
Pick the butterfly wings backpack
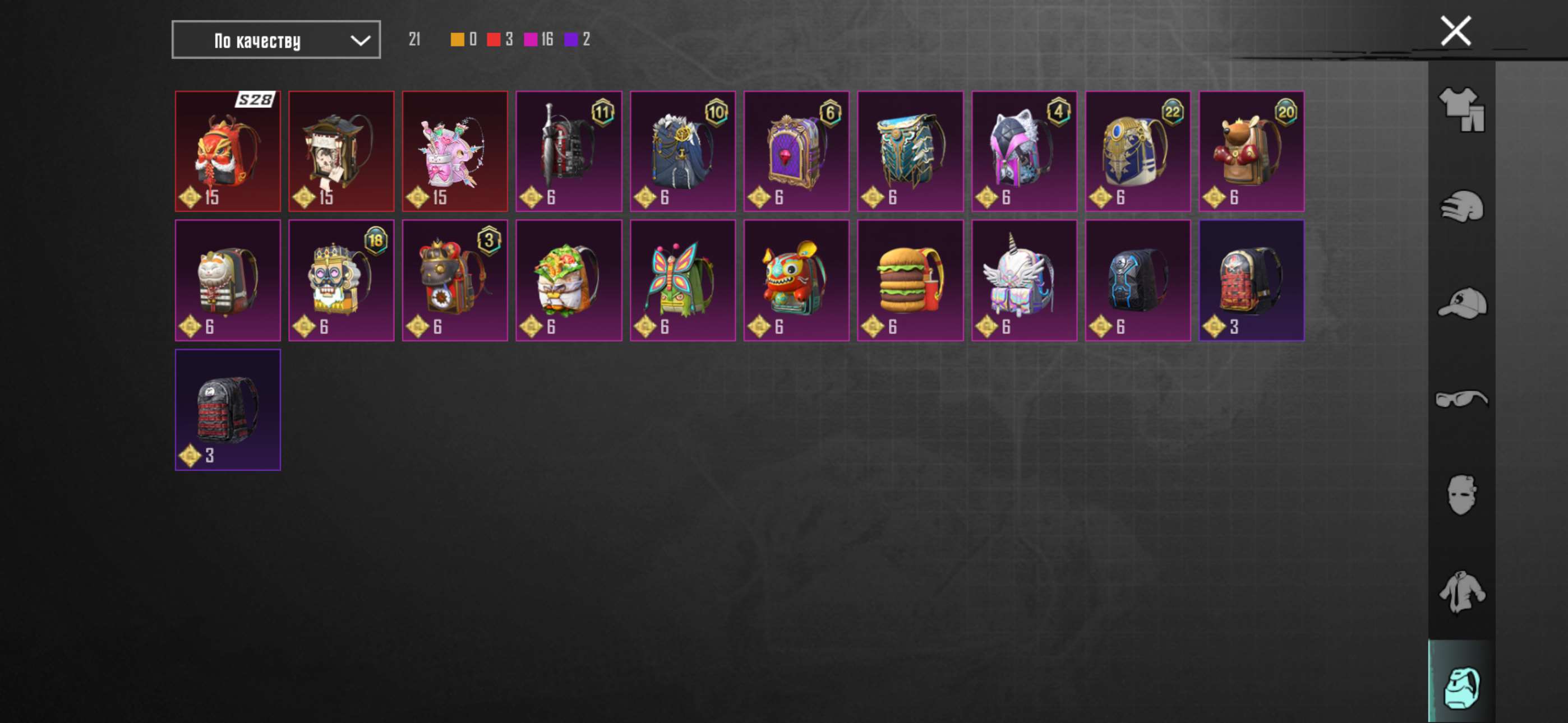[x=682, y=281]
